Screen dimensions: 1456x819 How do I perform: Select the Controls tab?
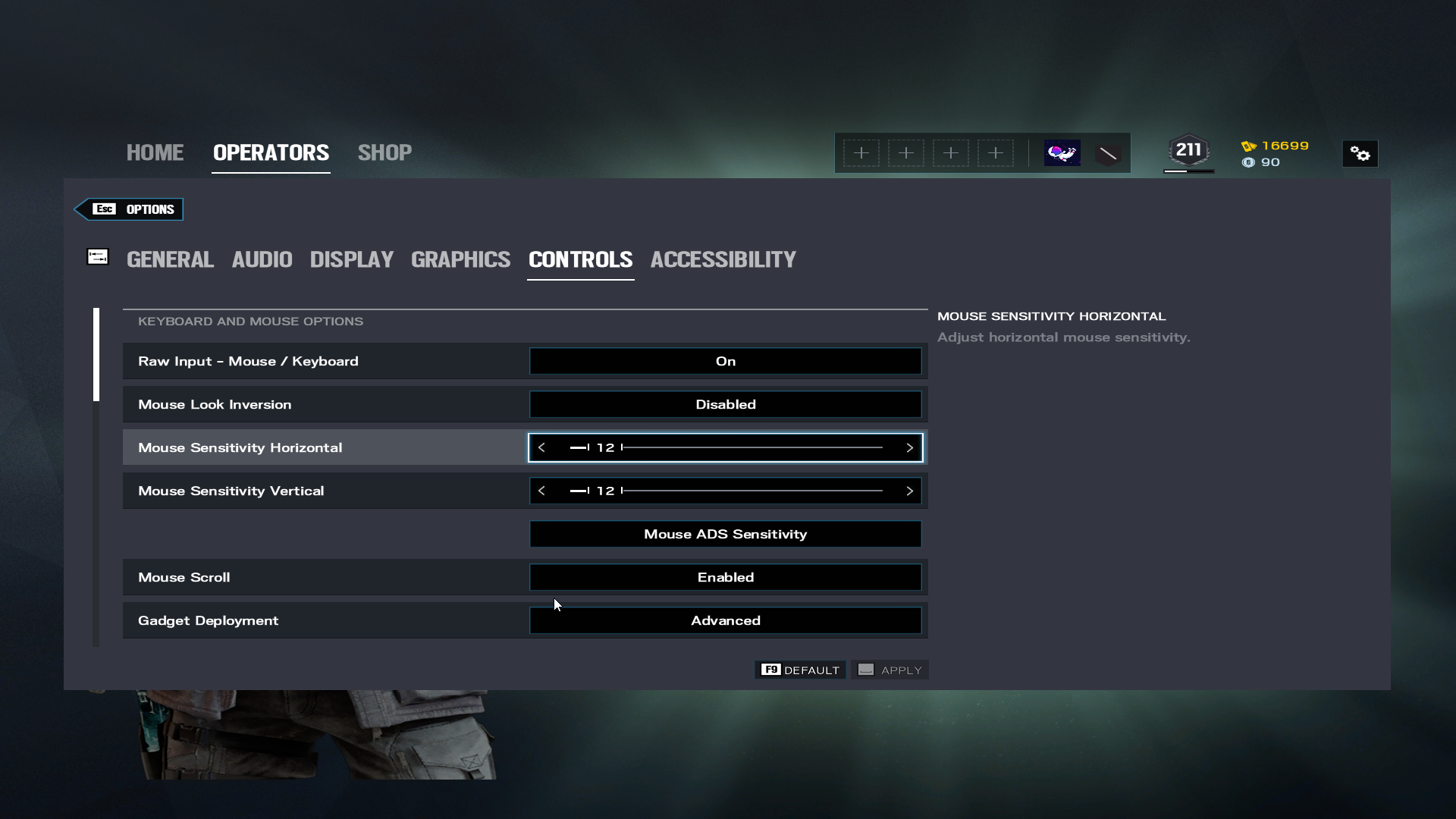click(580, 259)
